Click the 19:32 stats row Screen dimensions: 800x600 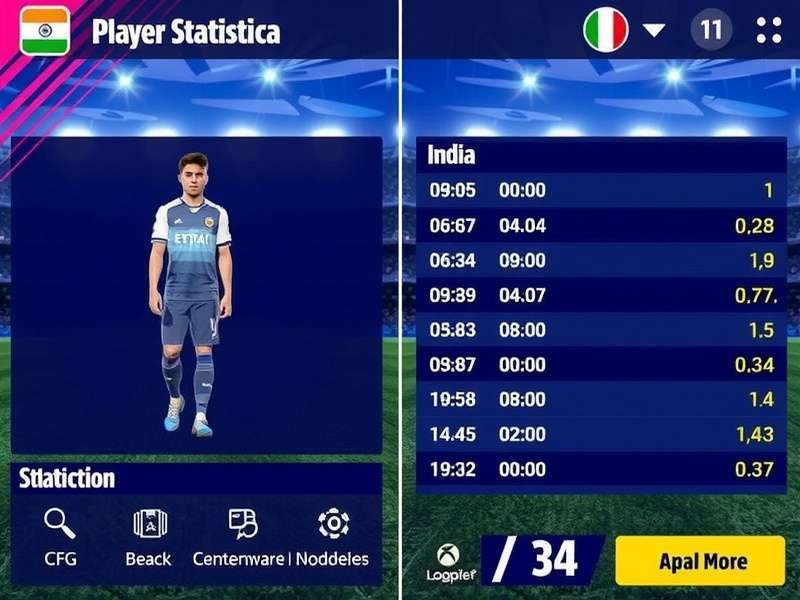point(600,469)
